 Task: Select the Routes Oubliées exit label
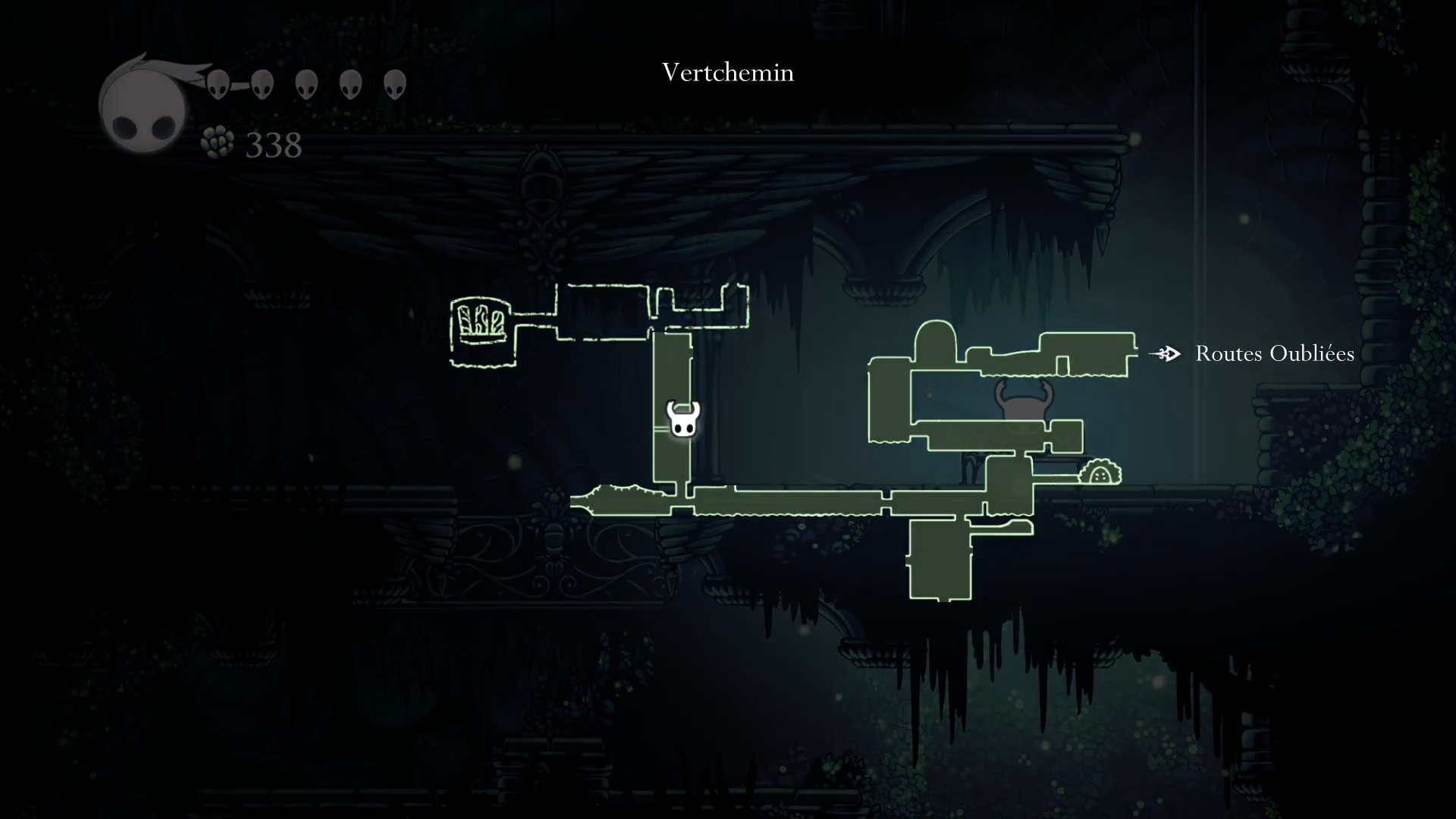tap(1274, 354)
